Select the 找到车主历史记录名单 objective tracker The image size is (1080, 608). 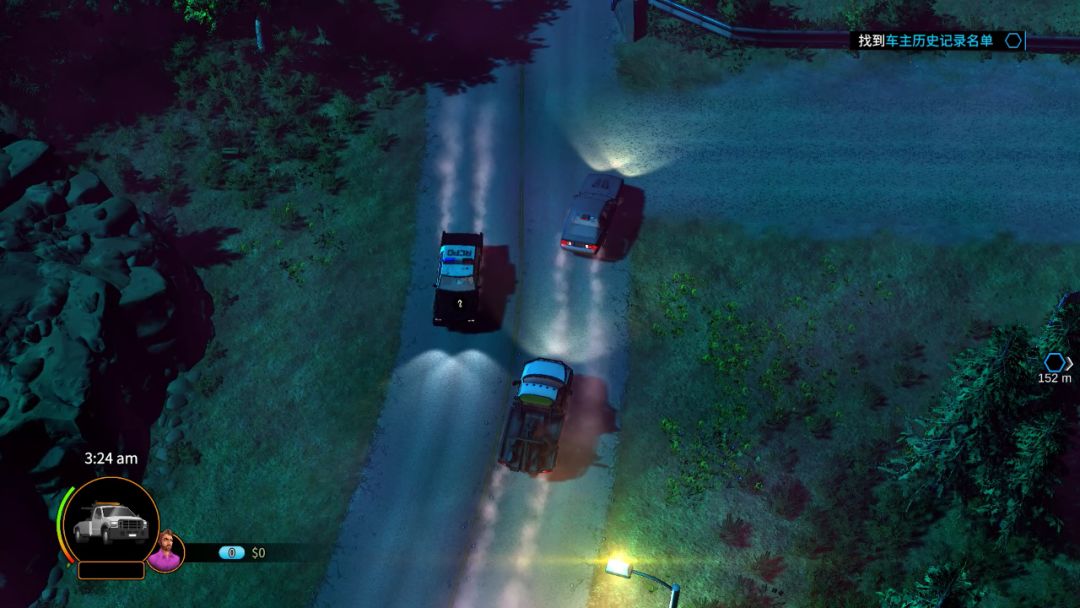[925, 41]
